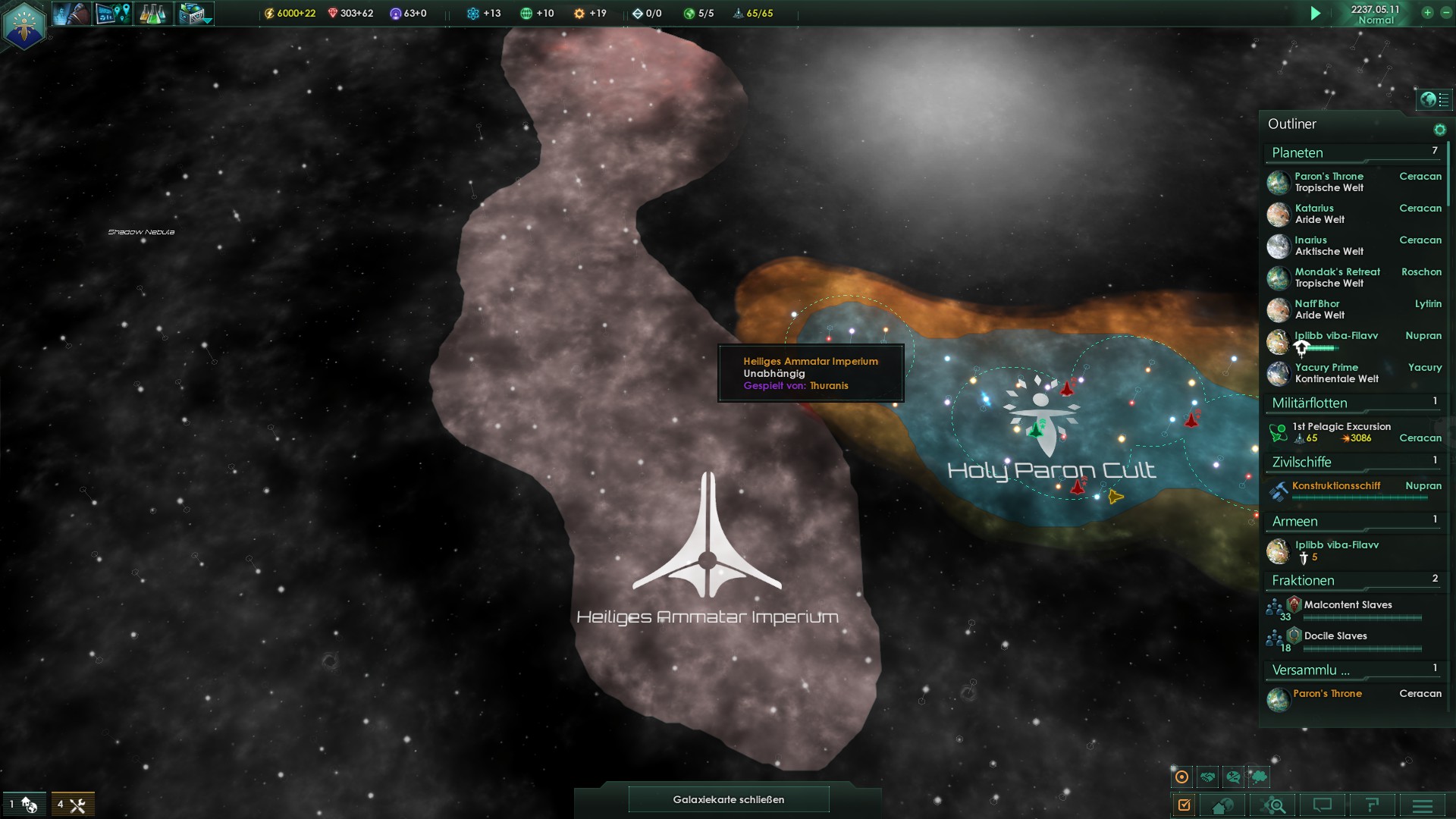Viewport: 1456px width, 819px height.
Task: Increase game speed with plus button
Action: (x=1427, y=13)
